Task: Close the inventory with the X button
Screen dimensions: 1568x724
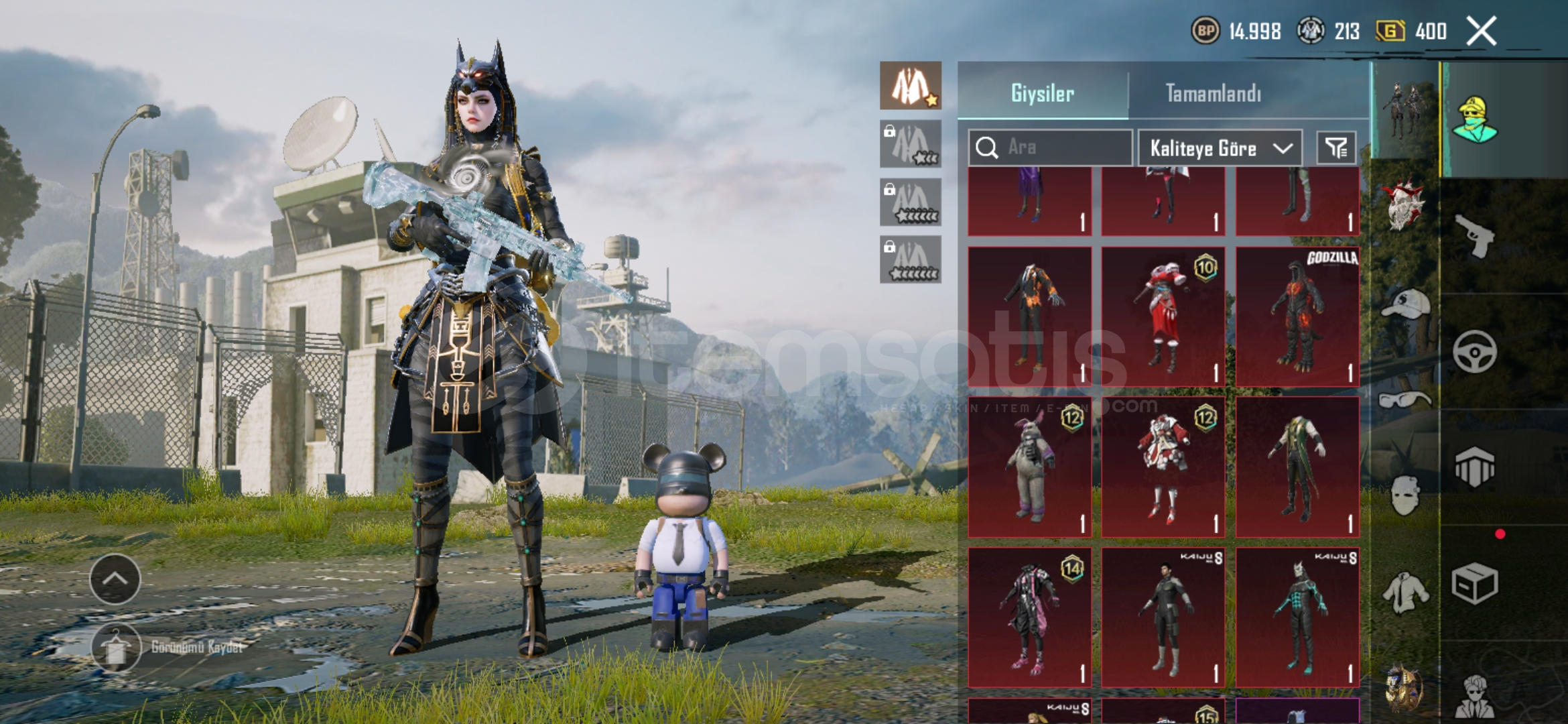Action: click(x=1482, y=31)
